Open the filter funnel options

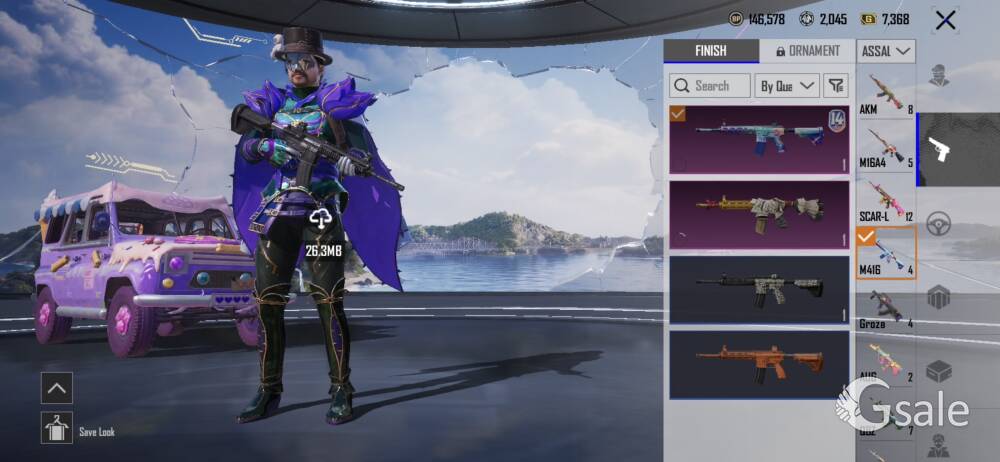[836, 86]
